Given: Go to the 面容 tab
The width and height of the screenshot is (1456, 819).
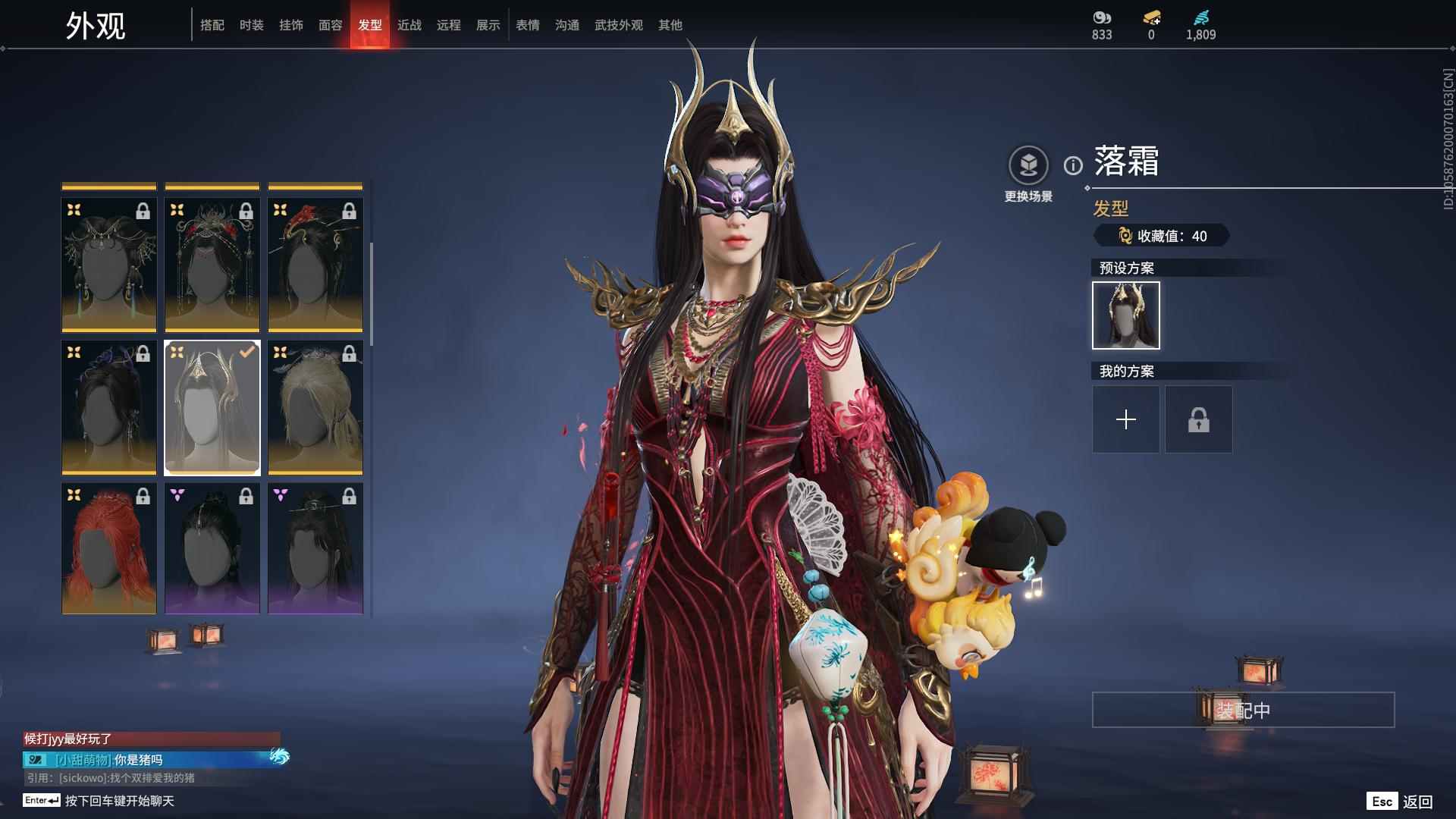Looking at the screenshot, I should (331, 25).
